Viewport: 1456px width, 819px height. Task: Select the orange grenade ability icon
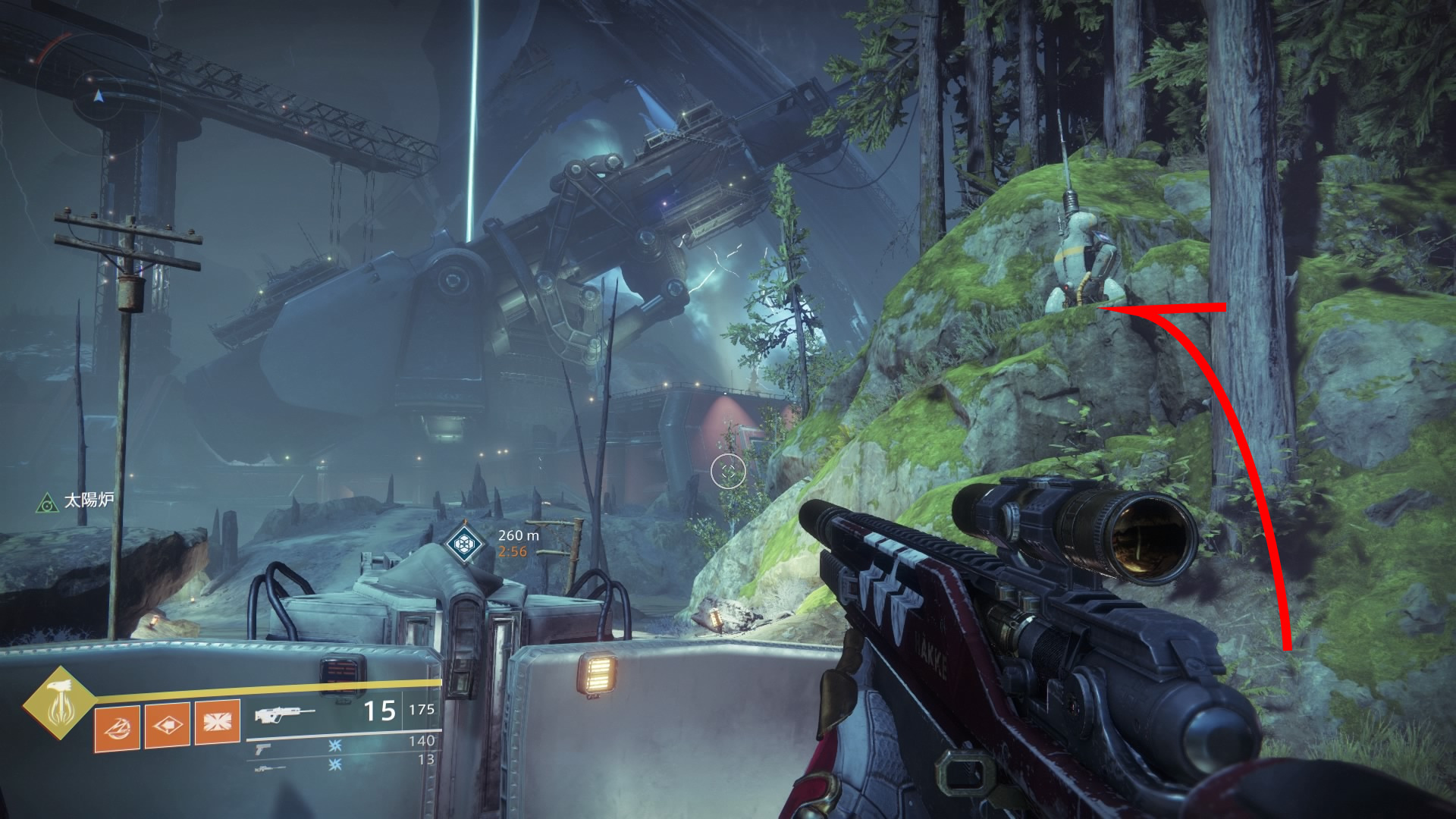tap(117, 725)
